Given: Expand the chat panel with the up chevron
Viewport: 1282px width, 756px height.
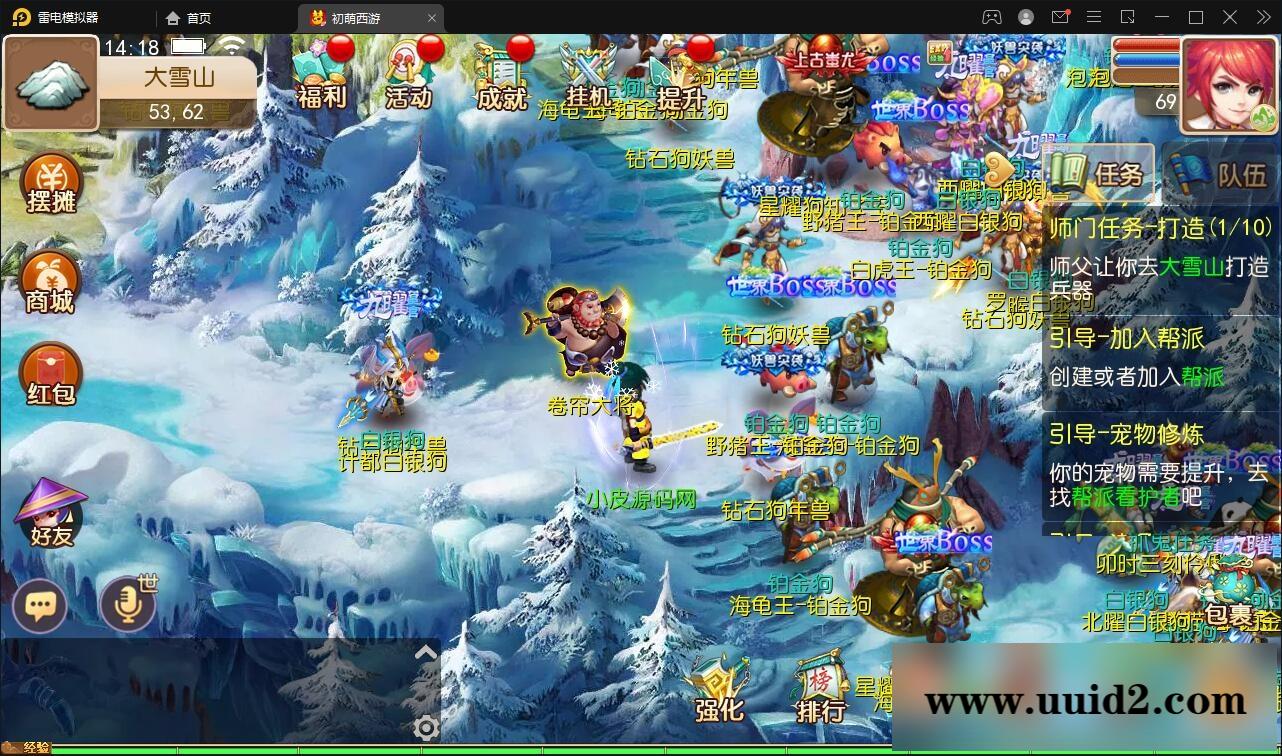Looking at the screenshot, I should [x=427, y=651].
